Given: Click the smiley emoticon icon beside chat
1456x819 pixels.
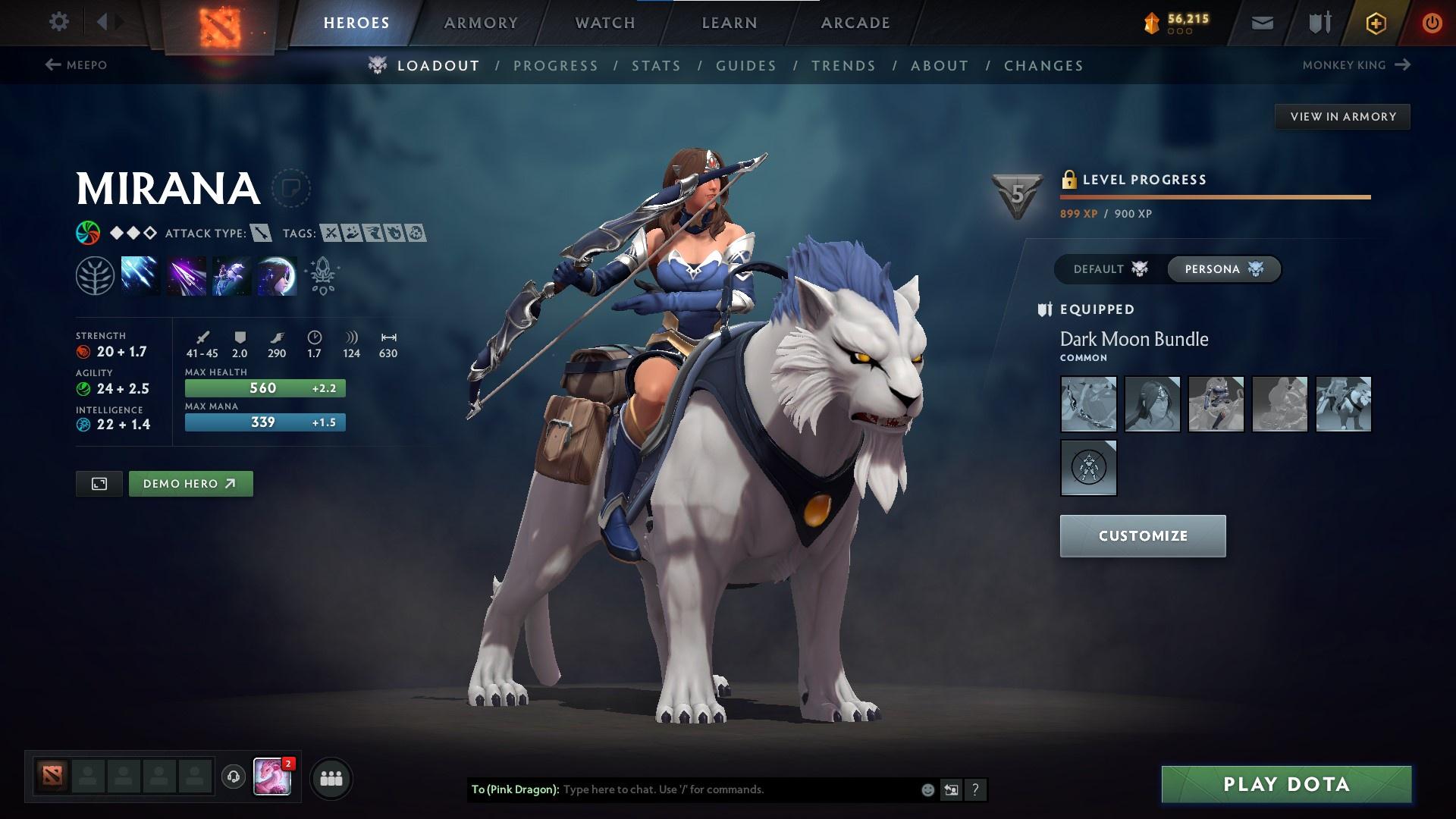Looking at the screenshot, I should [927, 789].
